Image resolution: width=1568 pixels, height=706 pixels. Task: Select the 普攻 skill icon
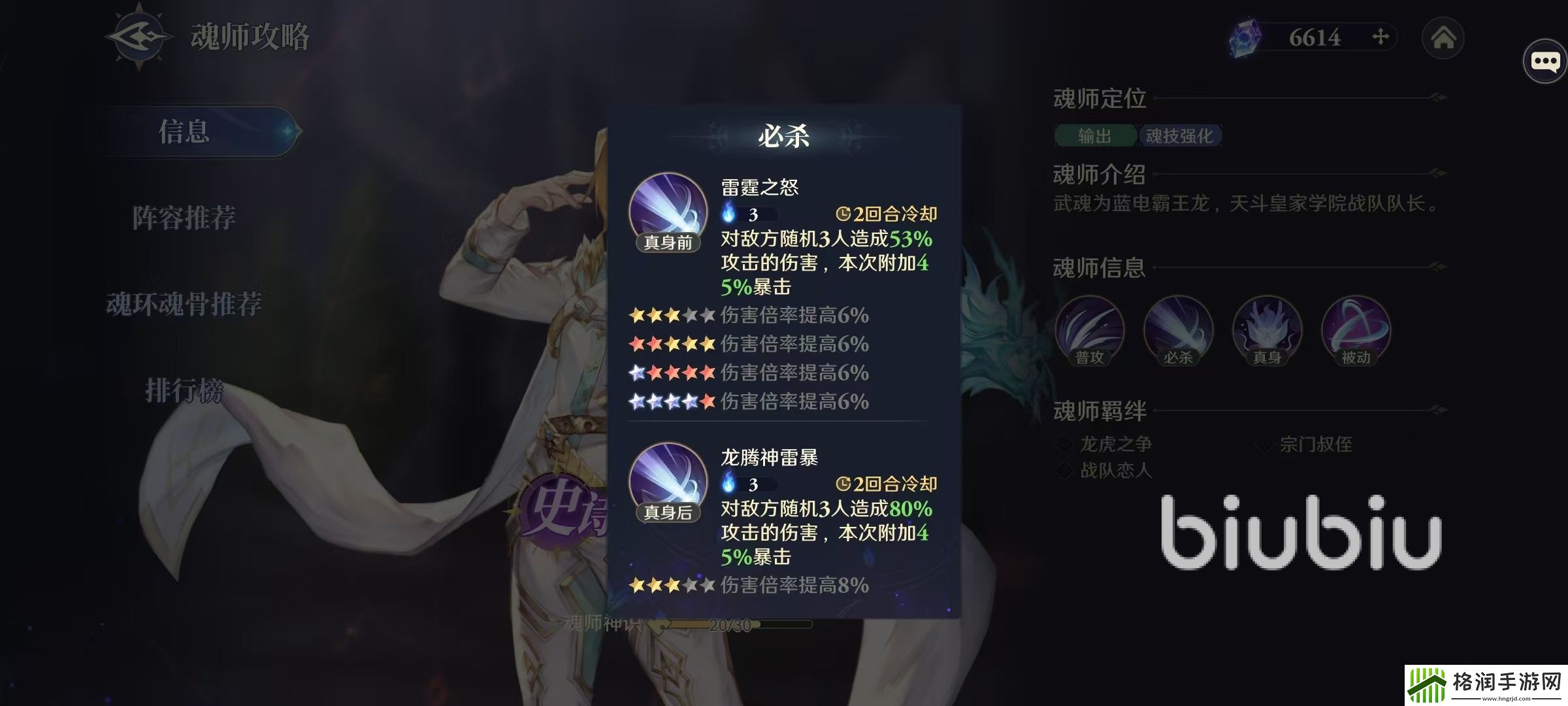coord(1090,331)
